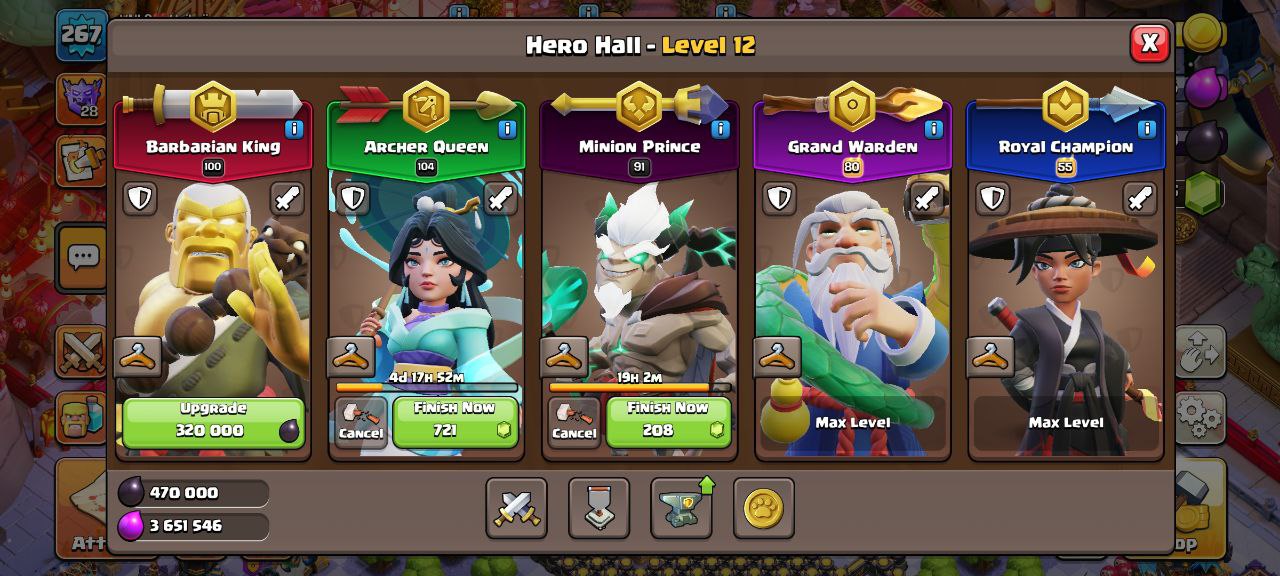
Task: Open Royal Champion skin hanger
Action: [x=990, y=356]
